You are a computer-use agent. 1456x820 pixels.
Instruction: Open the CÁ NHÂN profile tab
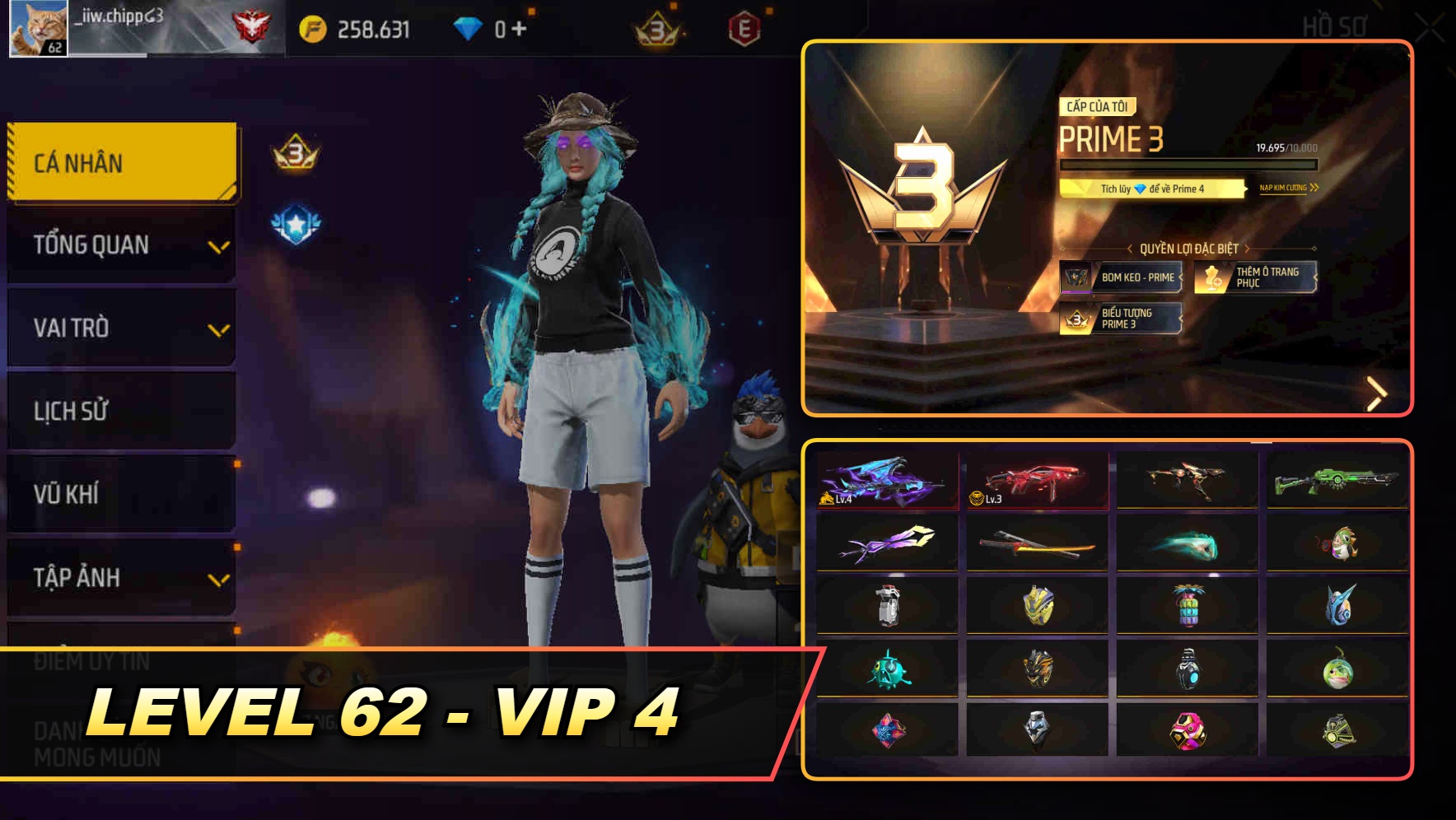point(119,162)
